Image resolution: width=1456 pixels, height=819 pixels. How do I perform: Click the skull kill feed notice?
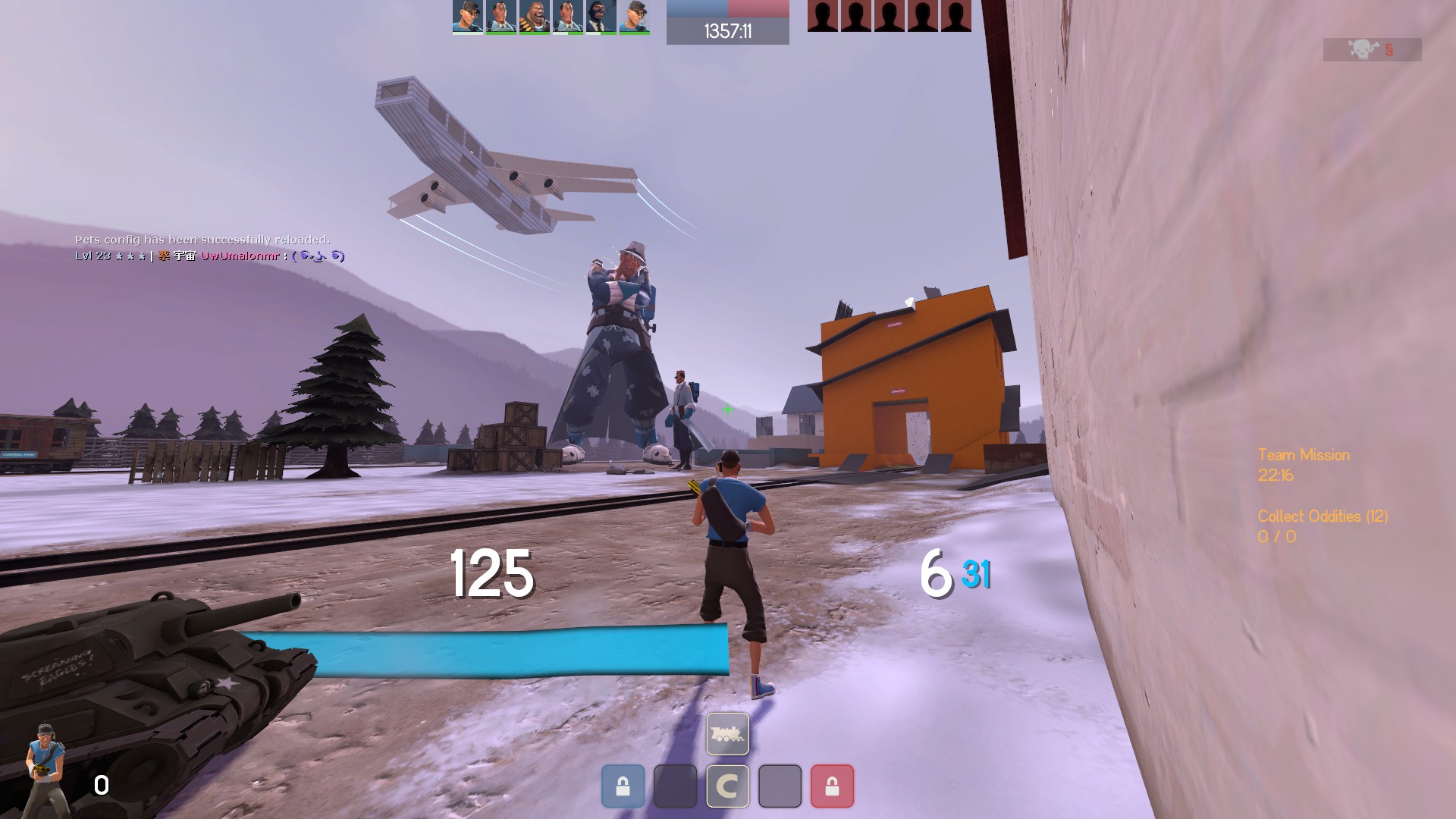pos(1372,50)
